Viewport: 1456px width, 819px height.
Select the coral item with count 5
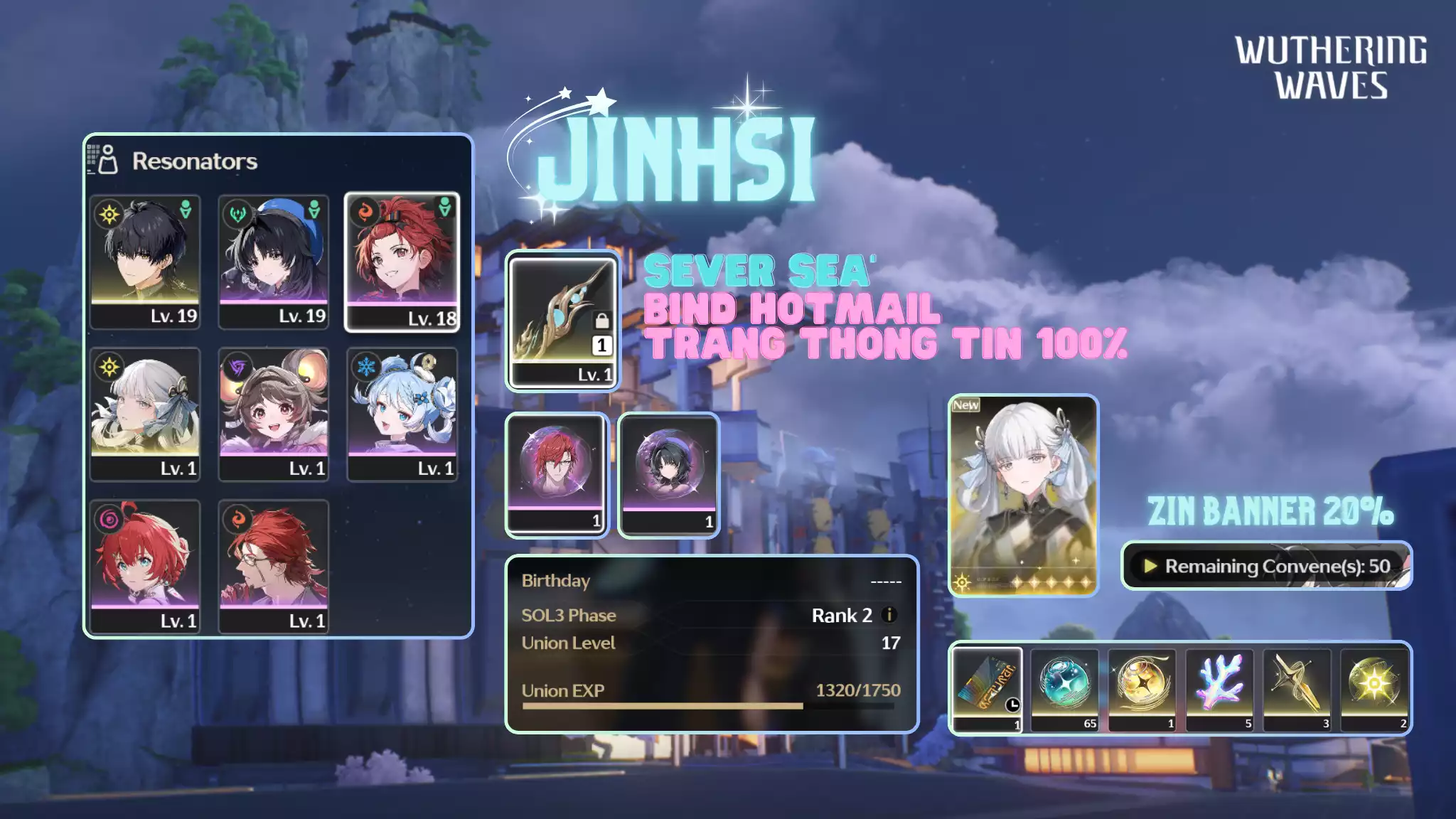(1219, 688)
